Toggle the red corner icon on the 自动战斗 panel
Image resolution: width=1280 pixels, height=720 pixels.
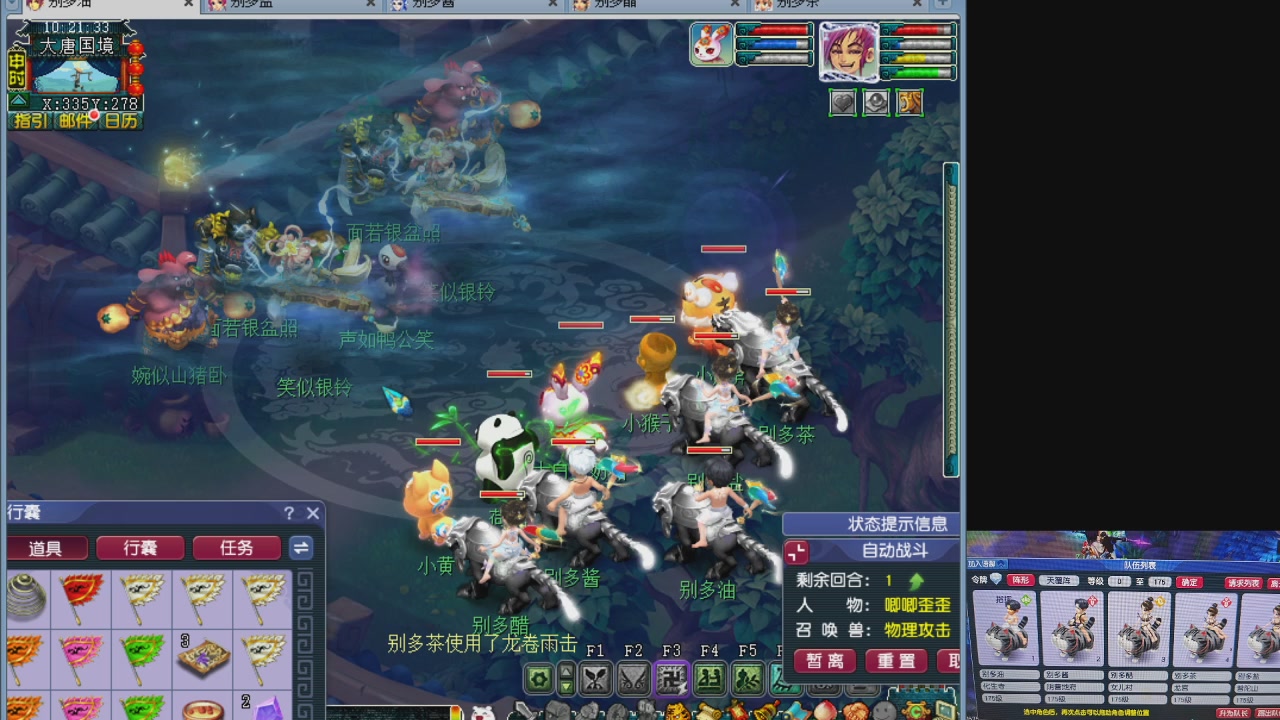tap(796, 551)
